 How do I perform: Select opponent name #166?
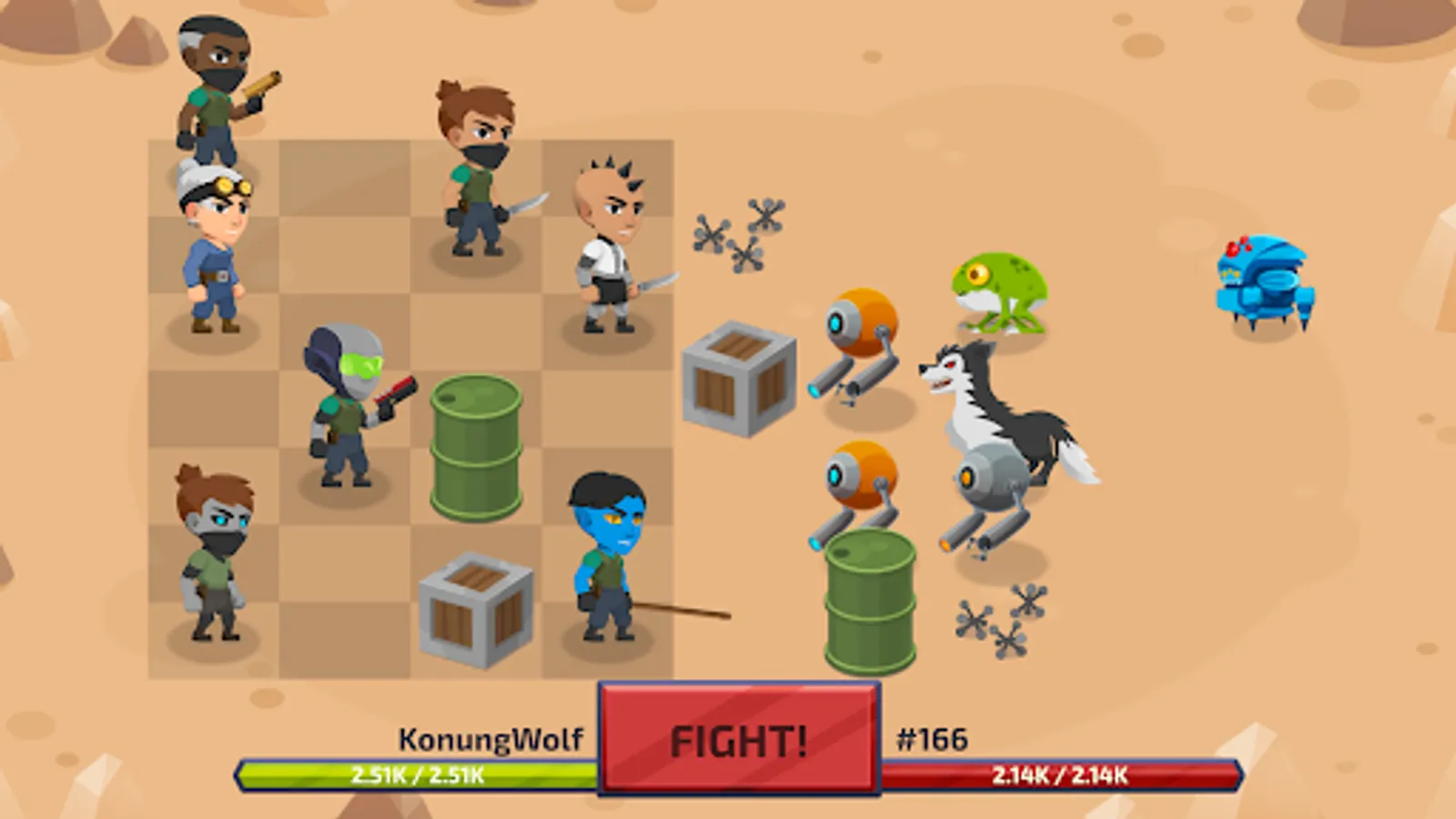pos(934,739)
